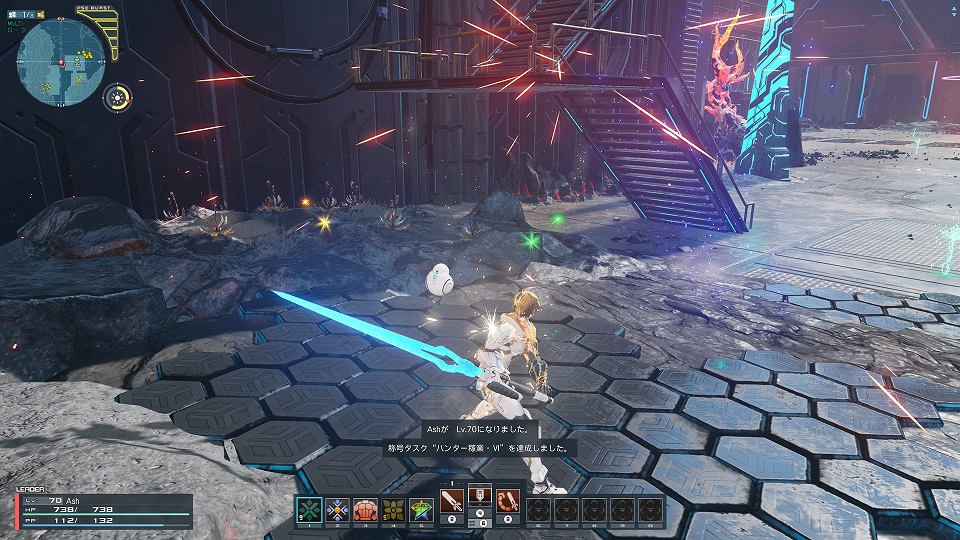
Task: Trigger the yellow flower skill icon
Action: click(x=394, y=509)
